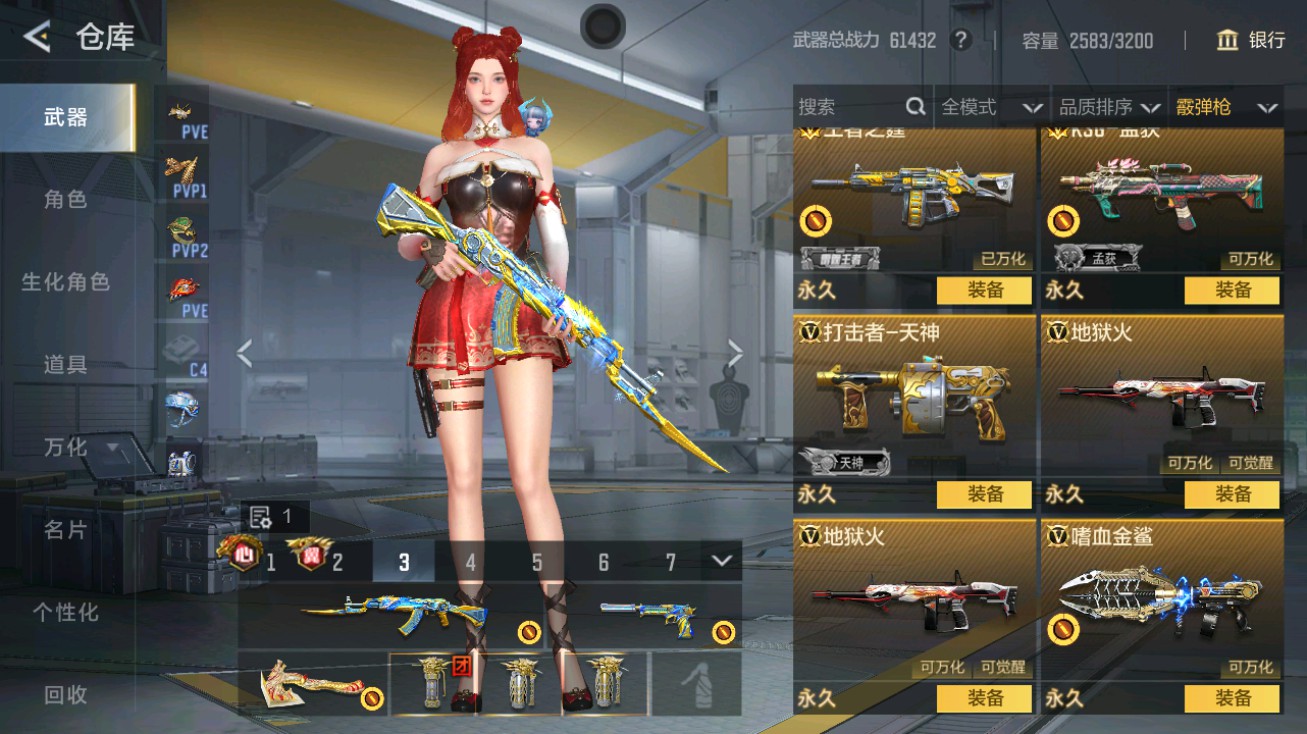Select the PVP1 weapon slot icon

181,170
